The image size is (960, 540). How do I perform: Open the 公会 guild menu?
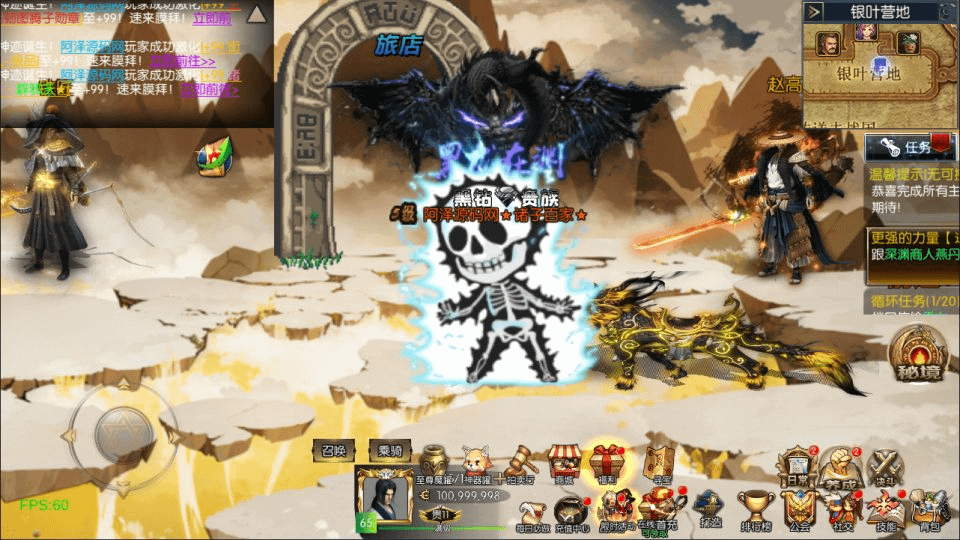pyautogui.click(x=798, y=510)
